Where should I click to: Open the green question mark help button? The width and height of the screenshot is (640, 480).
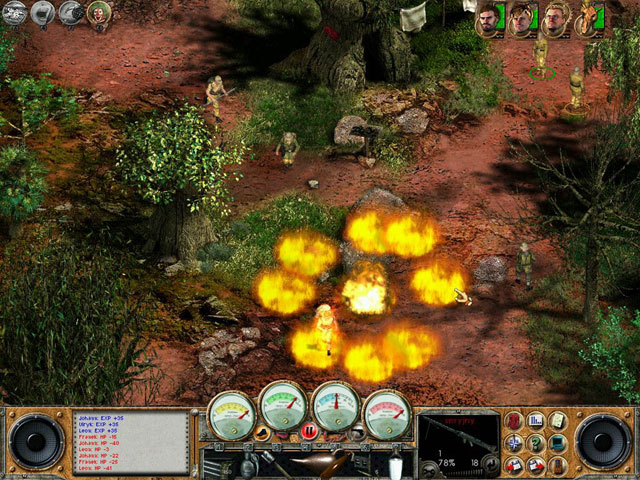tap(536, 443)
